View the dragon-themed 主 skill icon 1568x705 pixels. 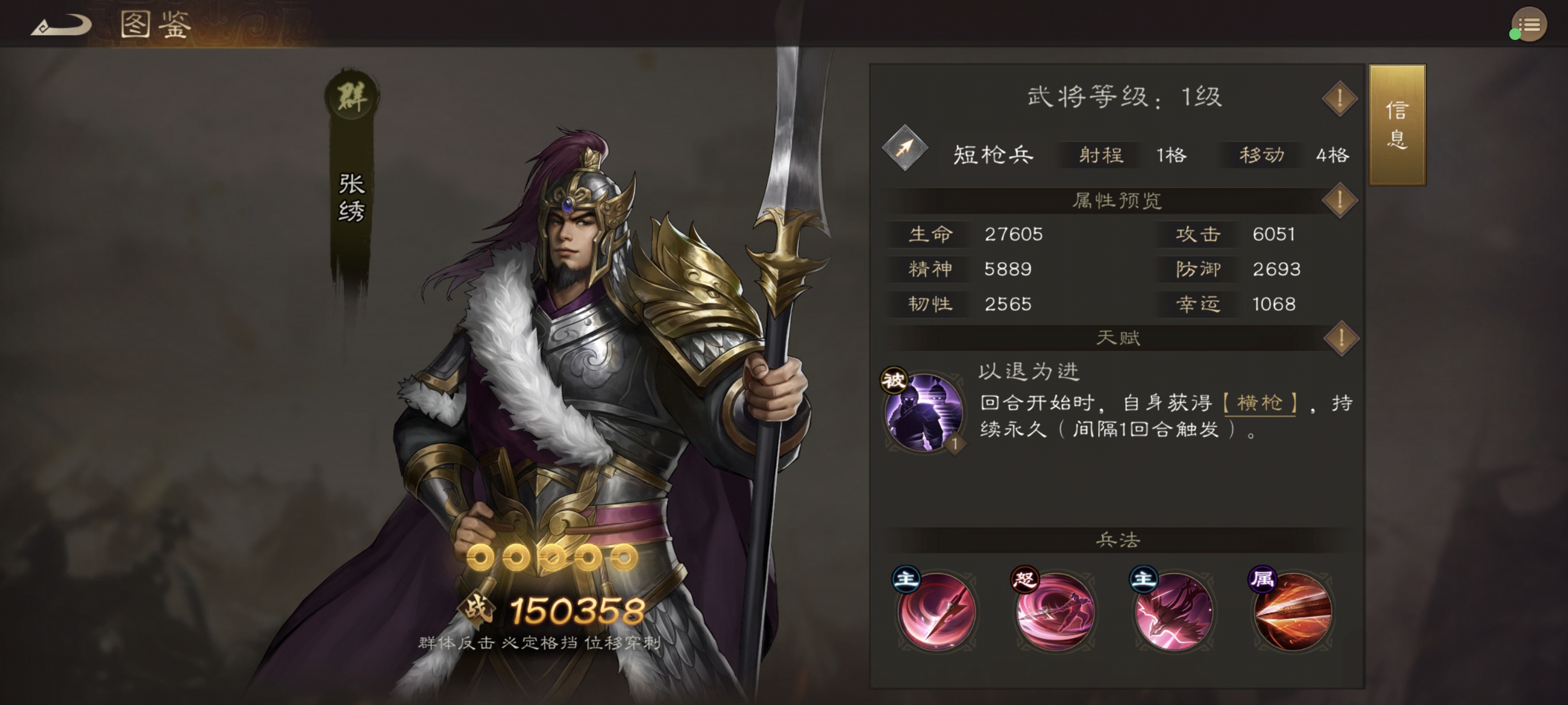(1175, 613)
